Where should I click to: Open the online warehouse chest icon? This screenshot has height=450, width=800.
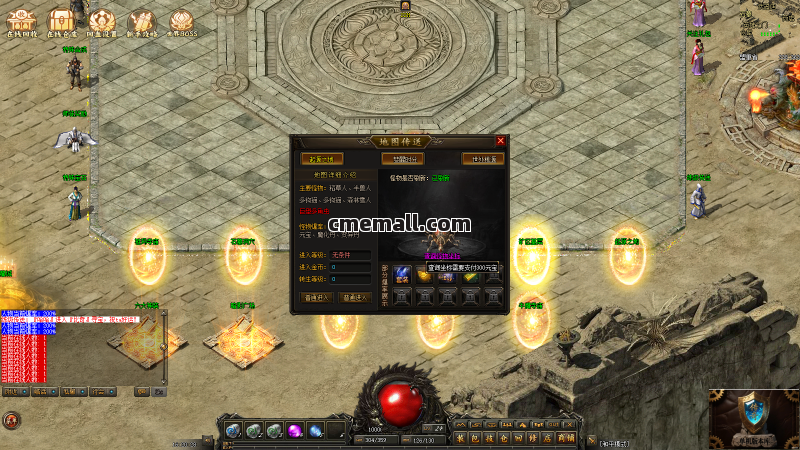pyautogui.click(x=61, y=20)
